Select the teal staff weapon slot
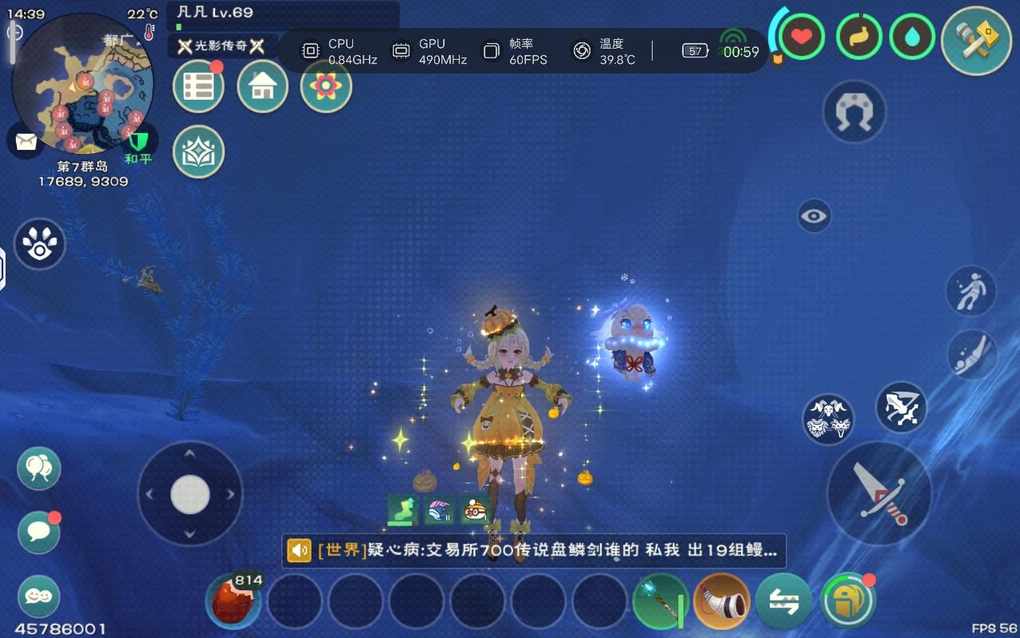Viewport: 1020px width, 638px height. pyautogui.click(x=660, y=601)
